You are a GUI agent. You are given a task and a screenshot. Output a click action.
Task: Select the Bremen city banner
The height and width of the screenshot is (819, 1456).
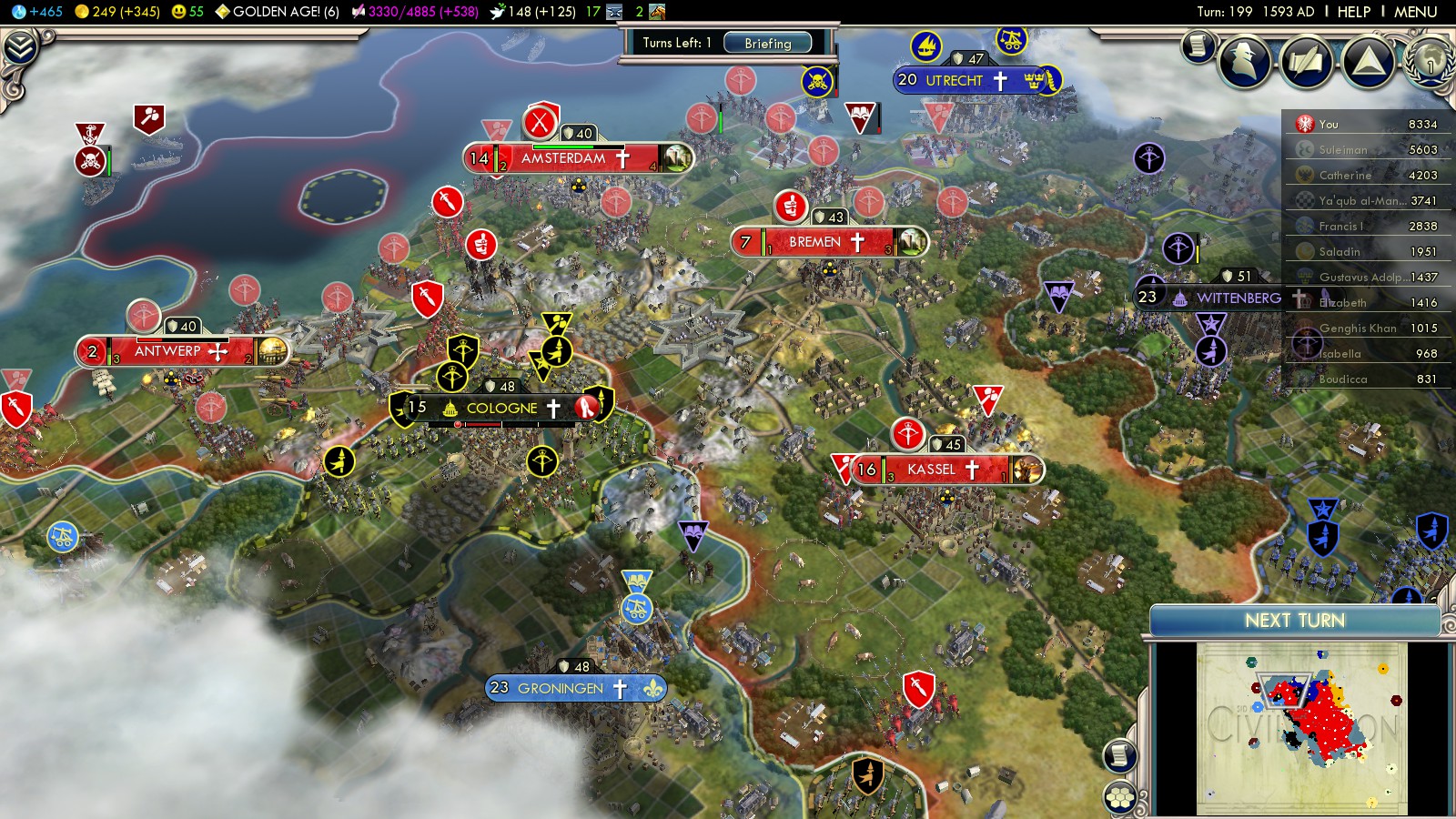(815, 242)
